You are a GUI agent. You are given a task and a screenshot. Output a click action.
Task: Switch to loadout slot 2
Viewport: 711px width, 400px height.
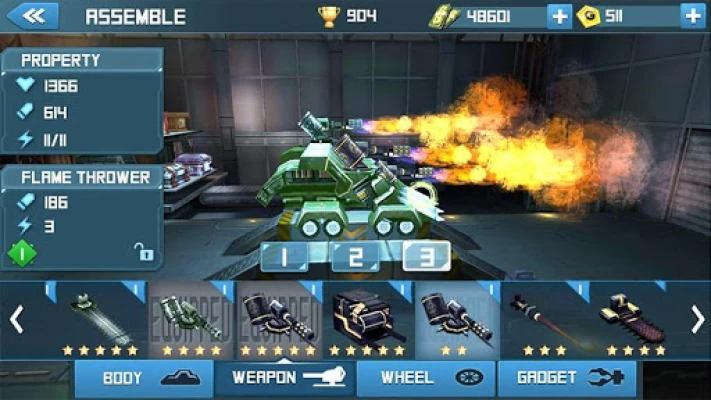355,256
